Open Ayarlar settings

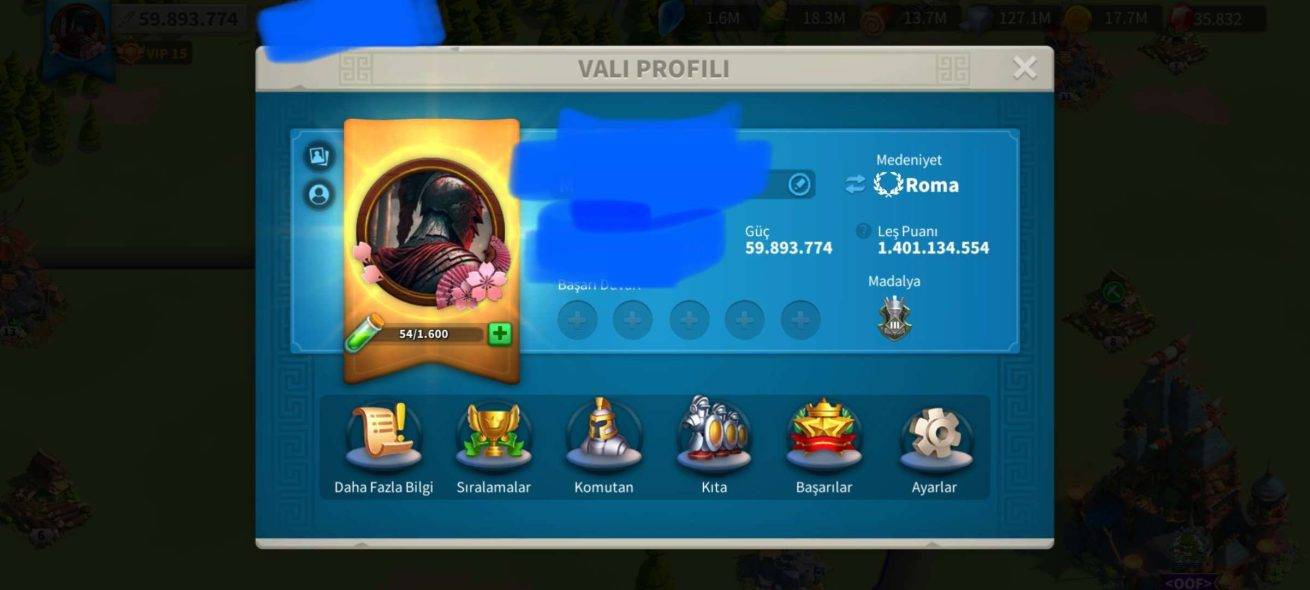point(934,440)
